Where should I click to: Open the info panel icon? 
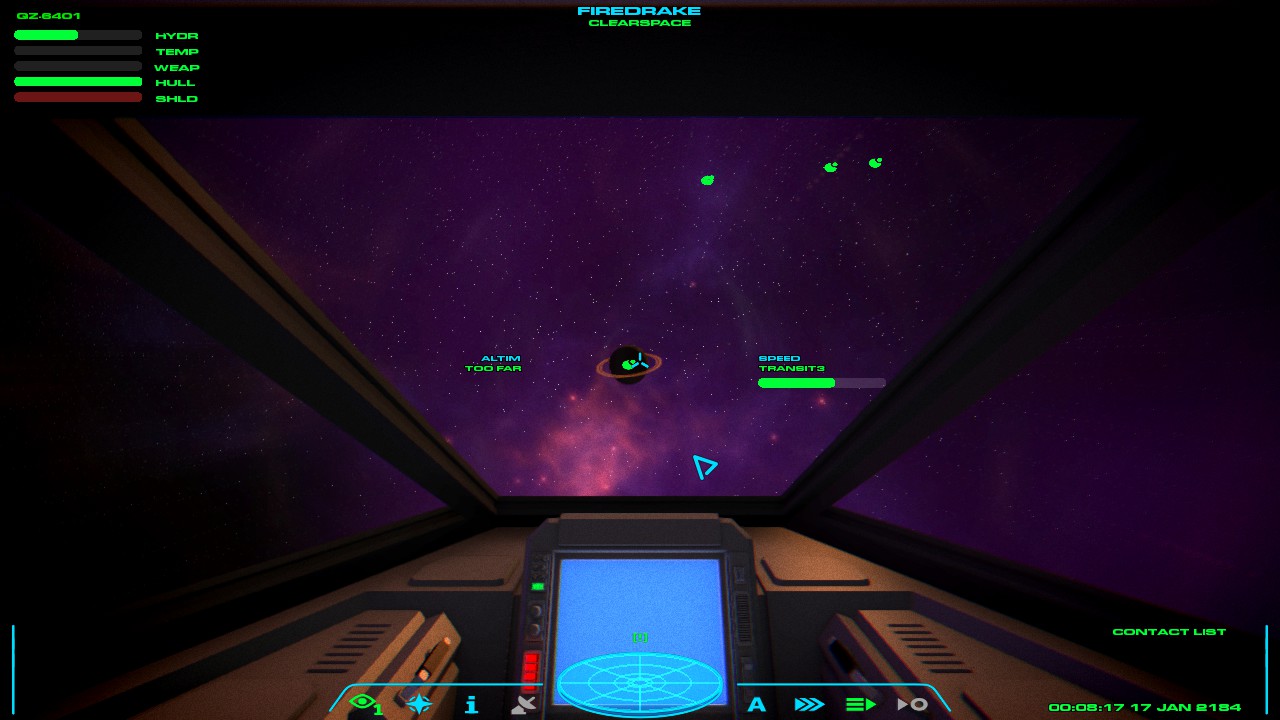pos(471,704)
